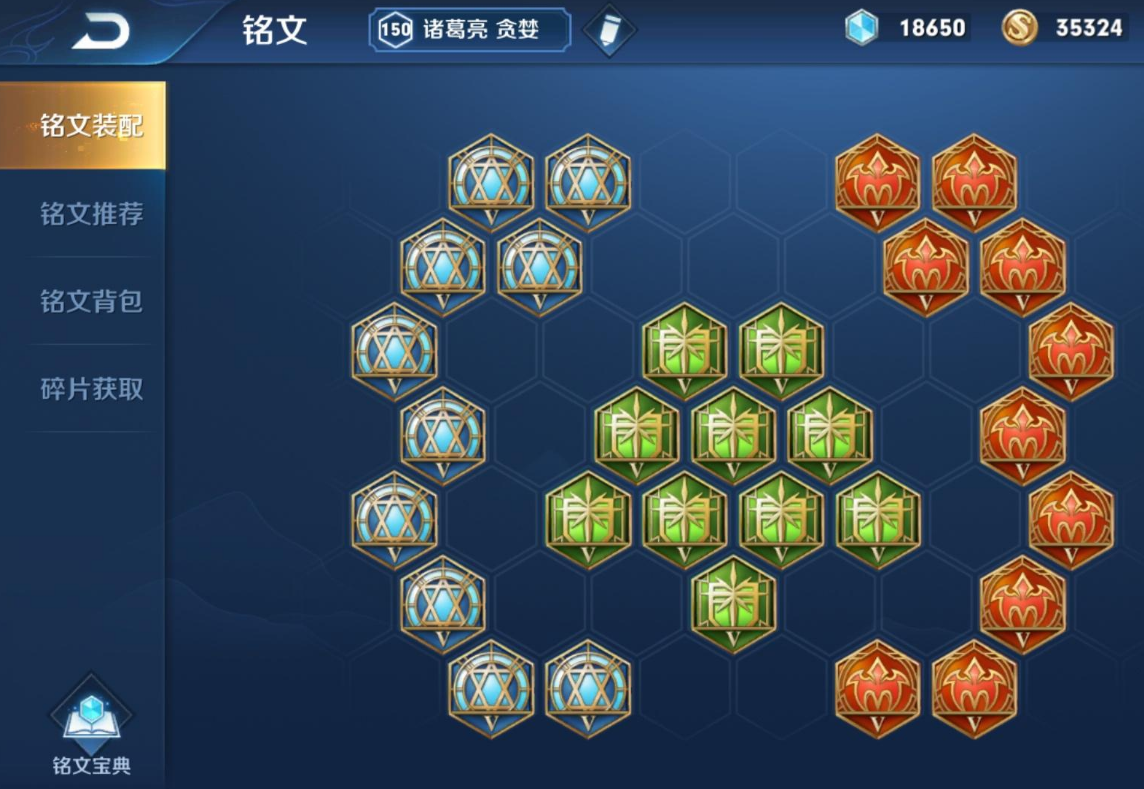Select the 碎片获取 tab

click(91, 389)
